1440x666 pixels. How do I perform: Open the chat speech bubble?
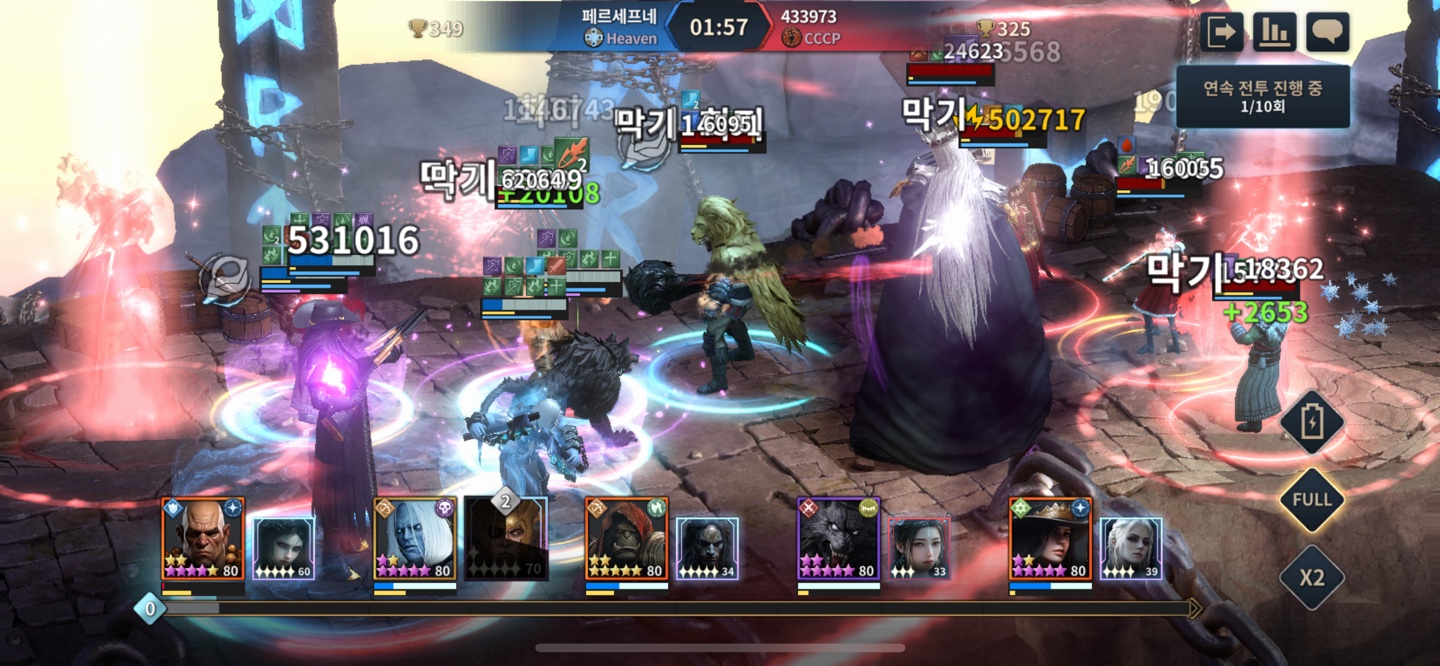click(x=1327, y=32)
